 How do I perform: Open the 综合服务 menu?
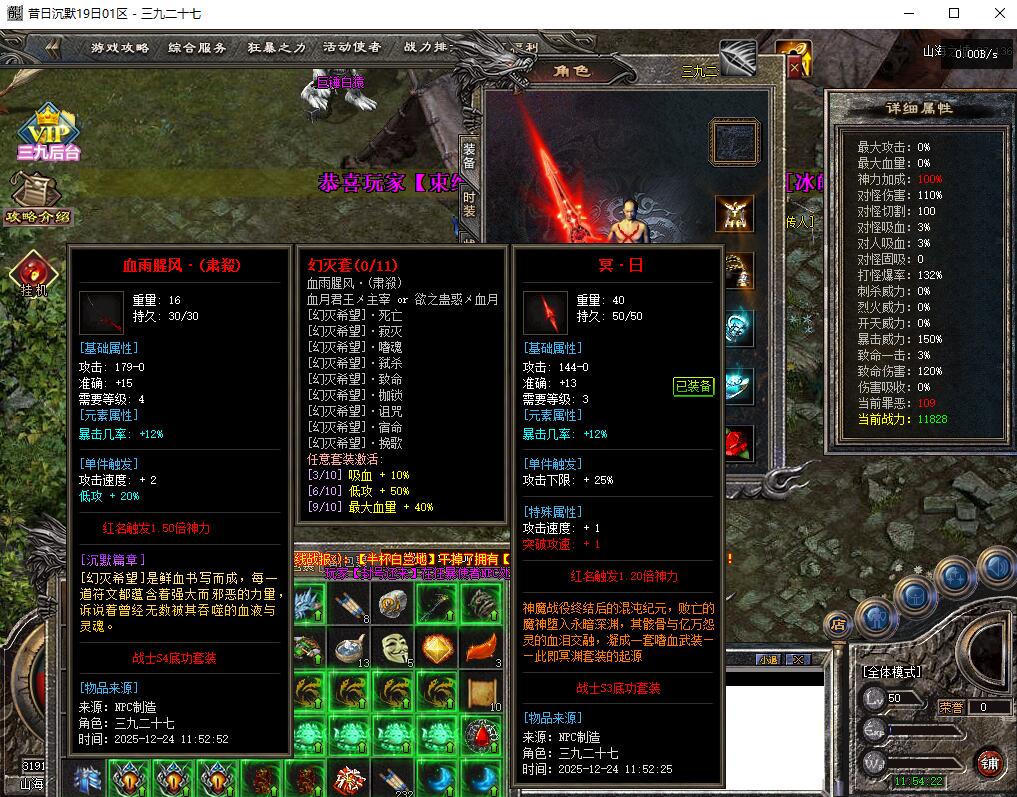197,47
